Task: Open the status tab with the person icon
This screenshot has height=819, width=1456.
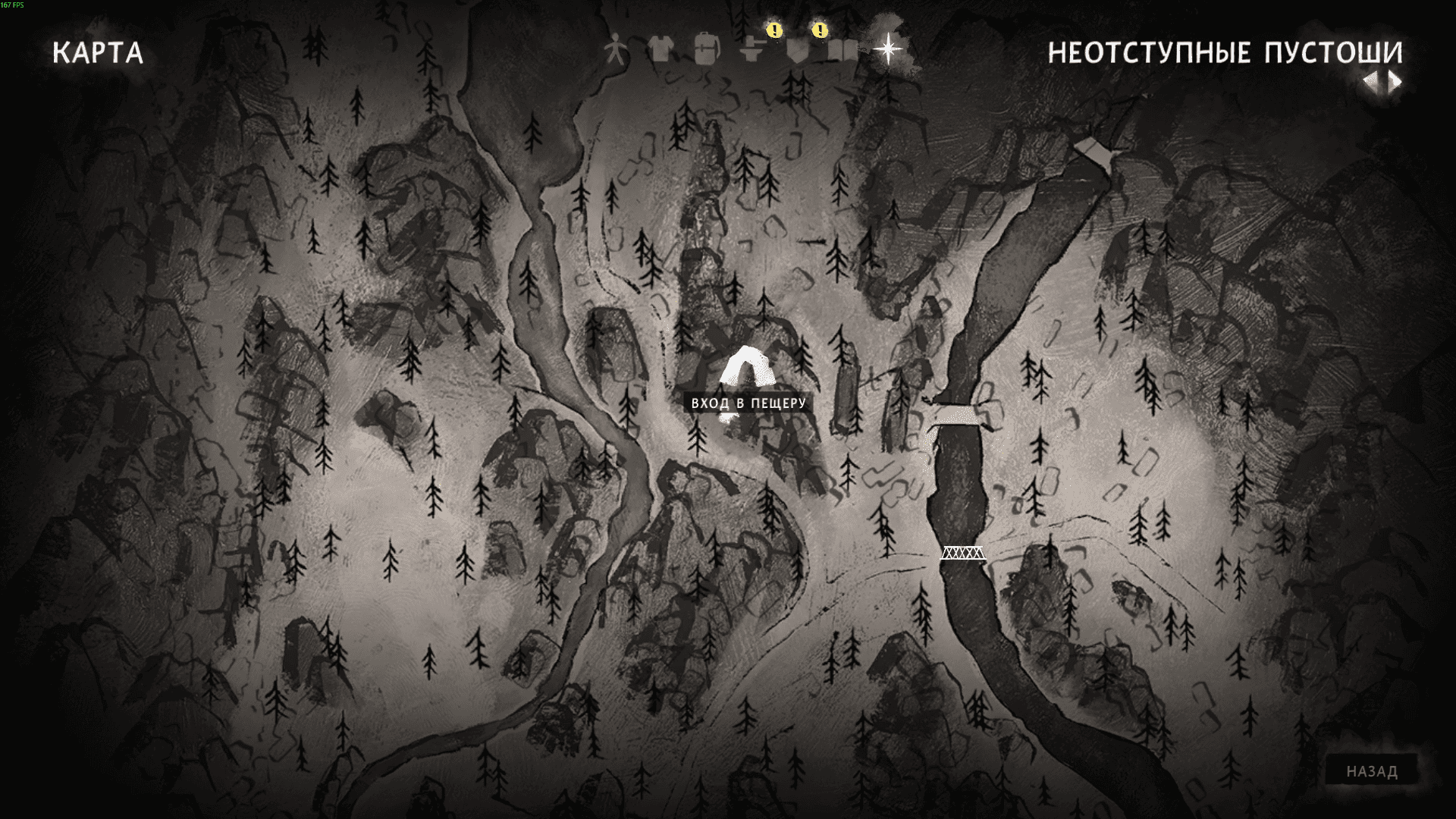Action: coord(616,51)
